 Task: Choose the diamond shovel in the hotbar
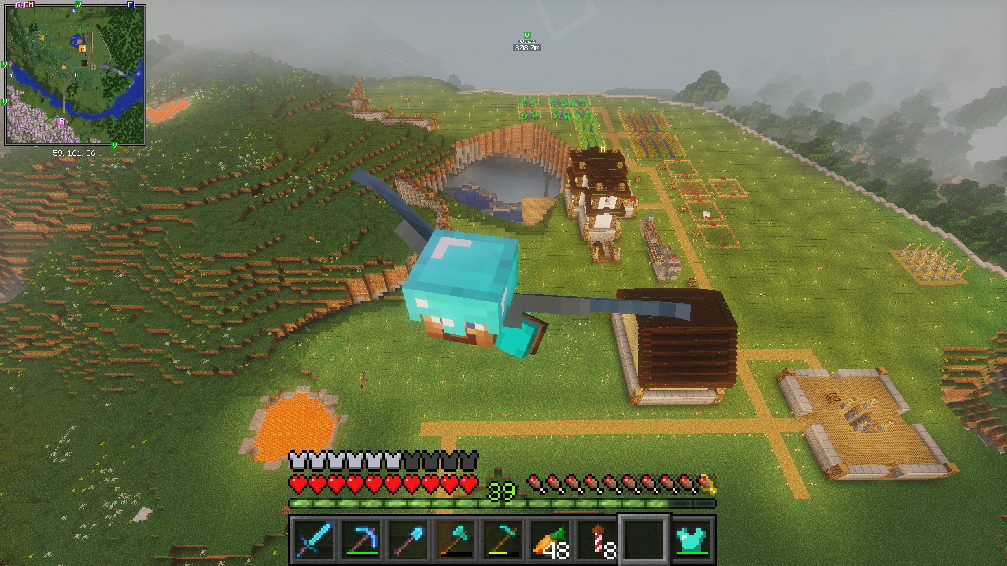pos(406,539)
